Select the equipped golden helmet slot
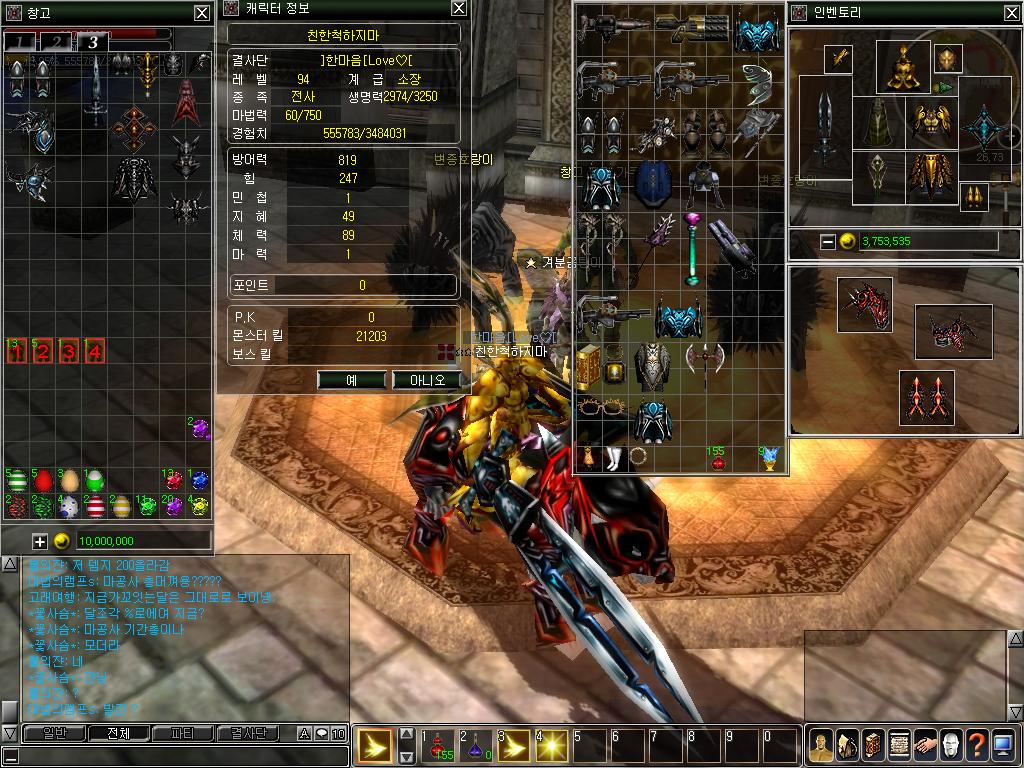The height and width of the screenshot is (768, 1024). [903, 65]
